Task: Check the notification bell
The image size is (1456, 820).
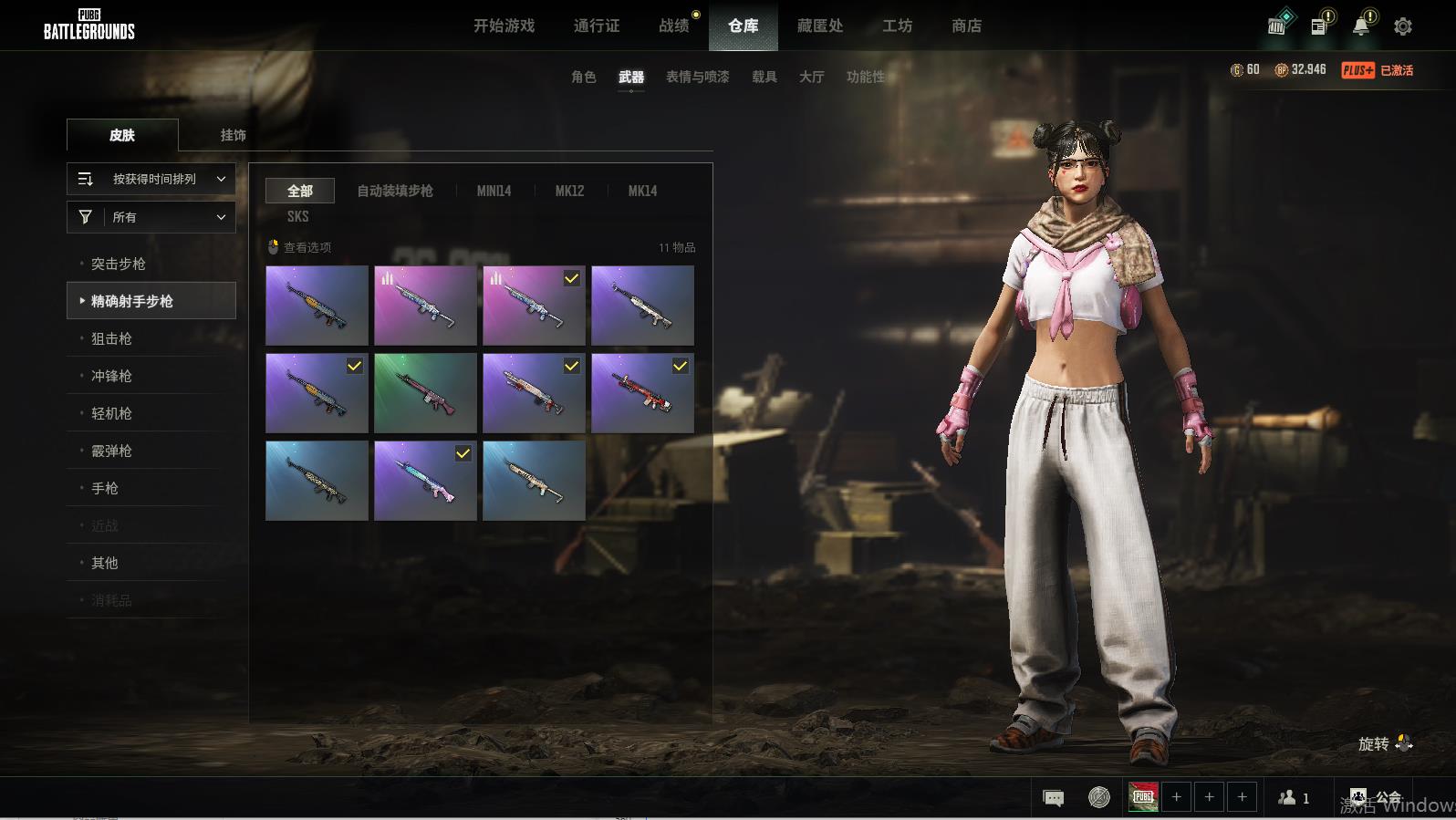Action: 1360,26
